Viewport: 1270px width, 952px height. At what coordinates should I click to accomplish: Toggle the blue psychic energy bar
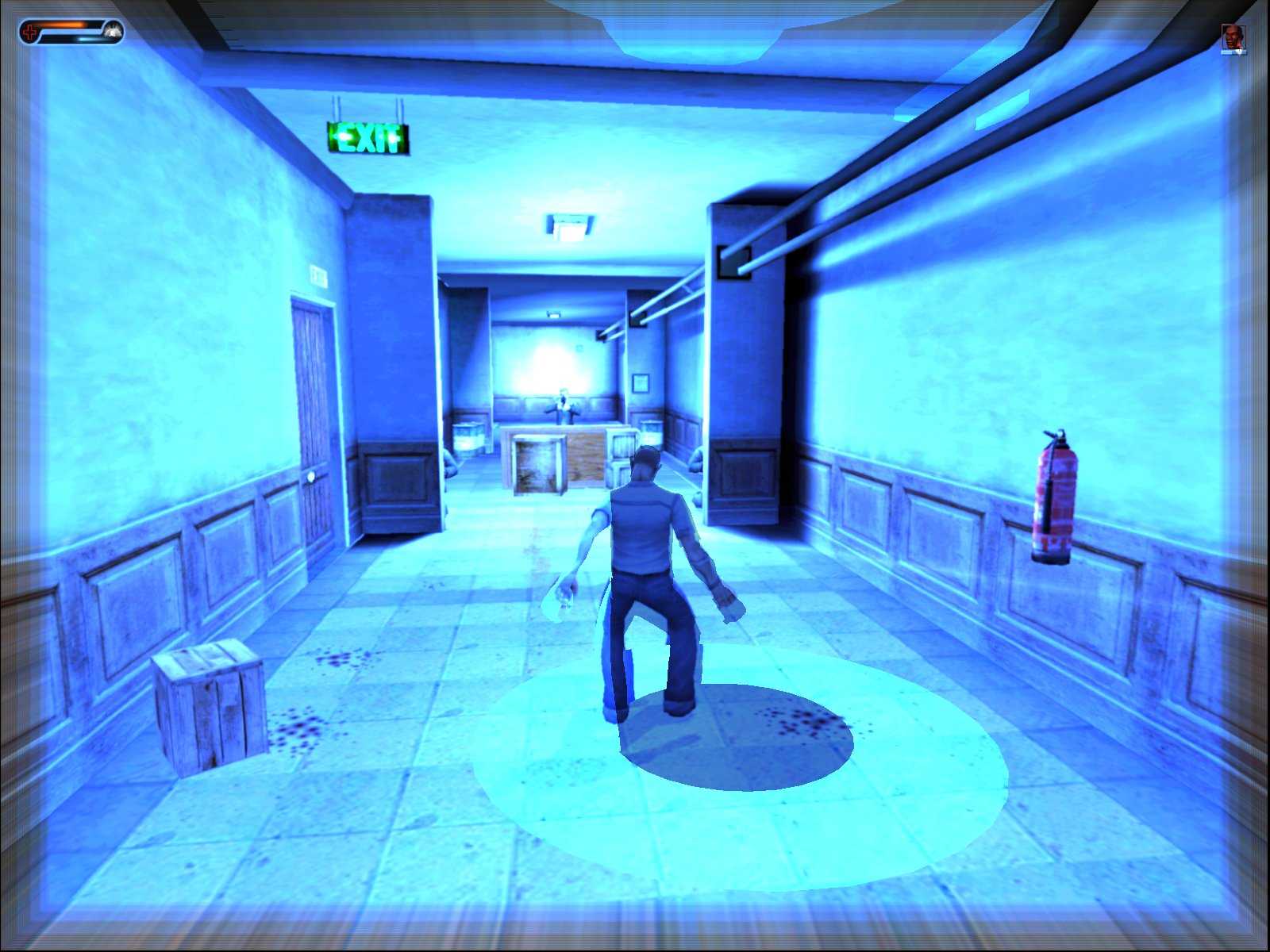[67, 38]
